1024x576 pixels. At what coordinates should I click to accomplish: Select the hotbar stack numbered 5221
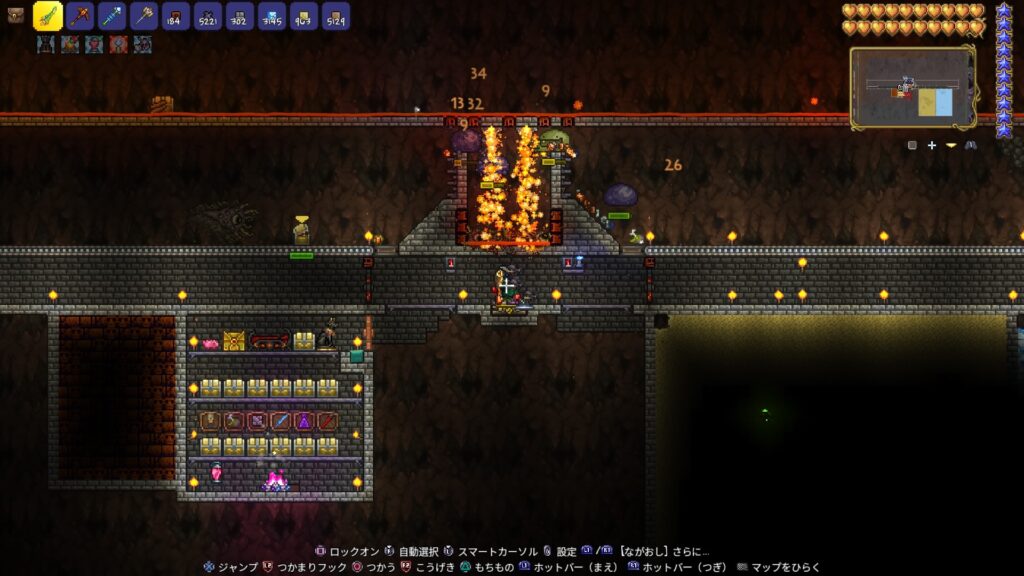(x=208, y=16)
